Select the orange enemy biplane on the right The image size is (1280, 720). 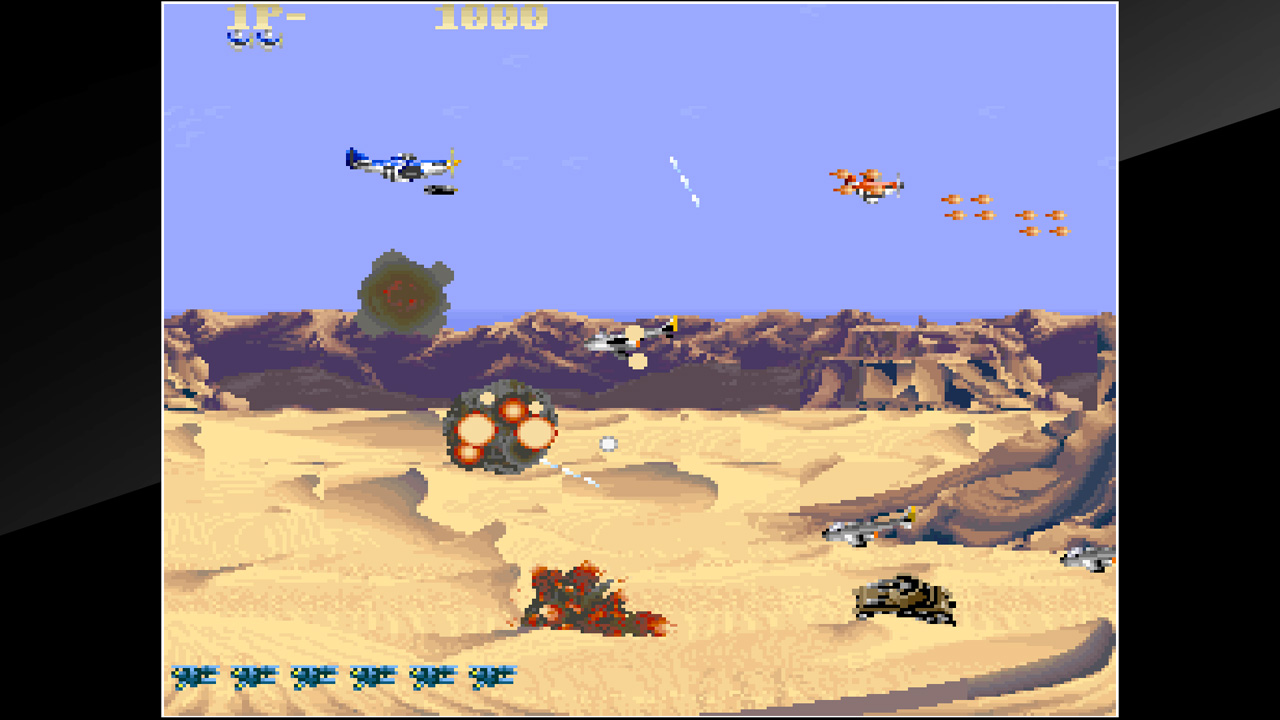coord(868,183)
